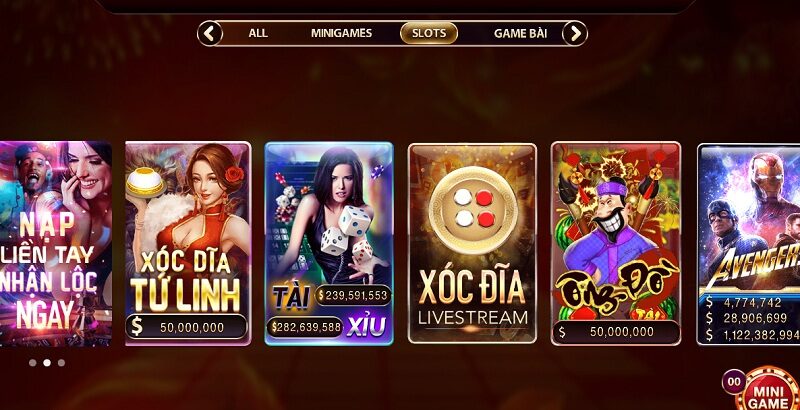Open the Nạp Liền Tay promo banner
The image size is (800, 410).
tap(55, 242)
